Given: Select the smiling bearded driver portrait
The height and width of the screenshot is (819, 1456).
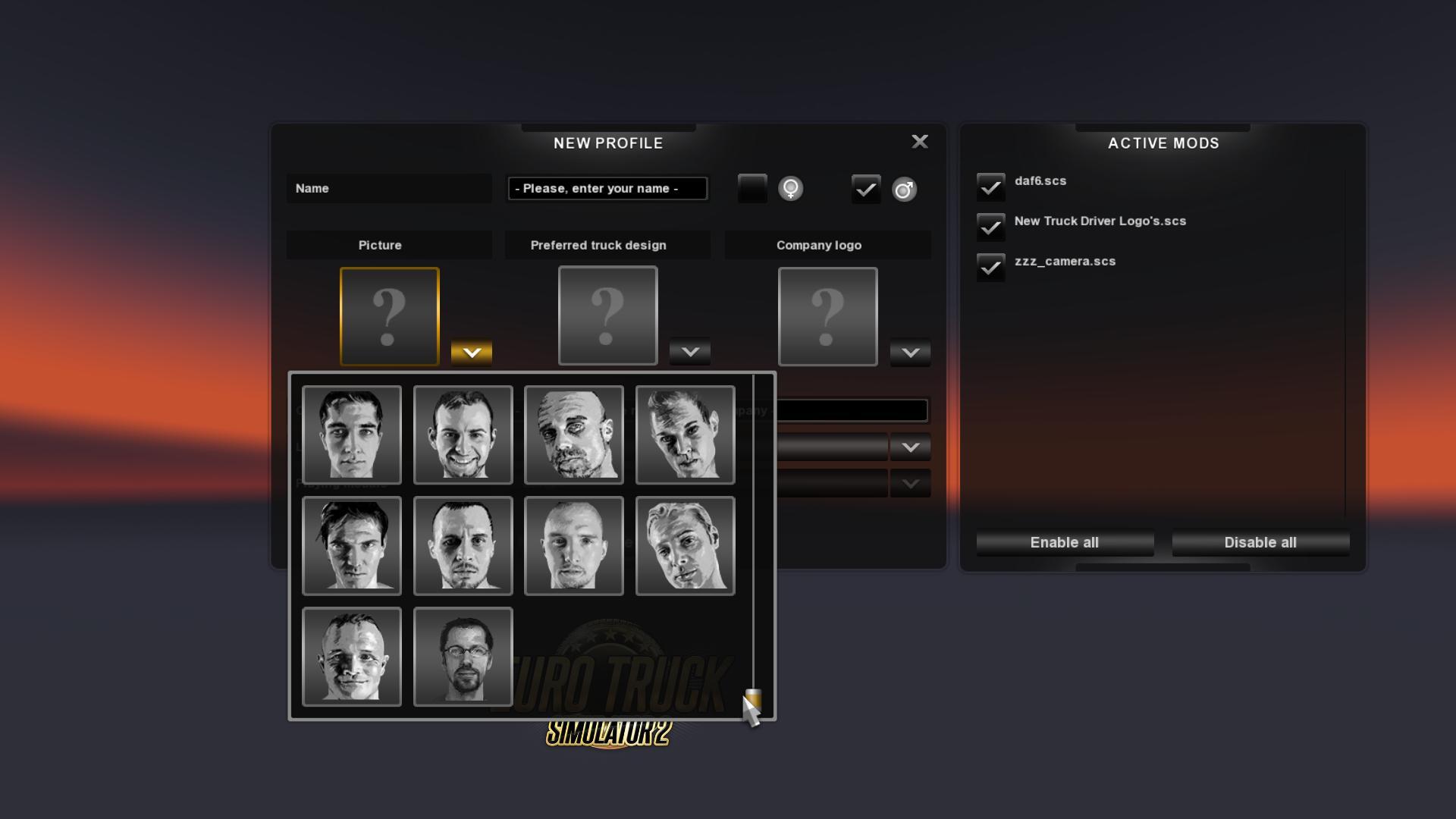Looking at the screenshot, I should click(463, 435).
